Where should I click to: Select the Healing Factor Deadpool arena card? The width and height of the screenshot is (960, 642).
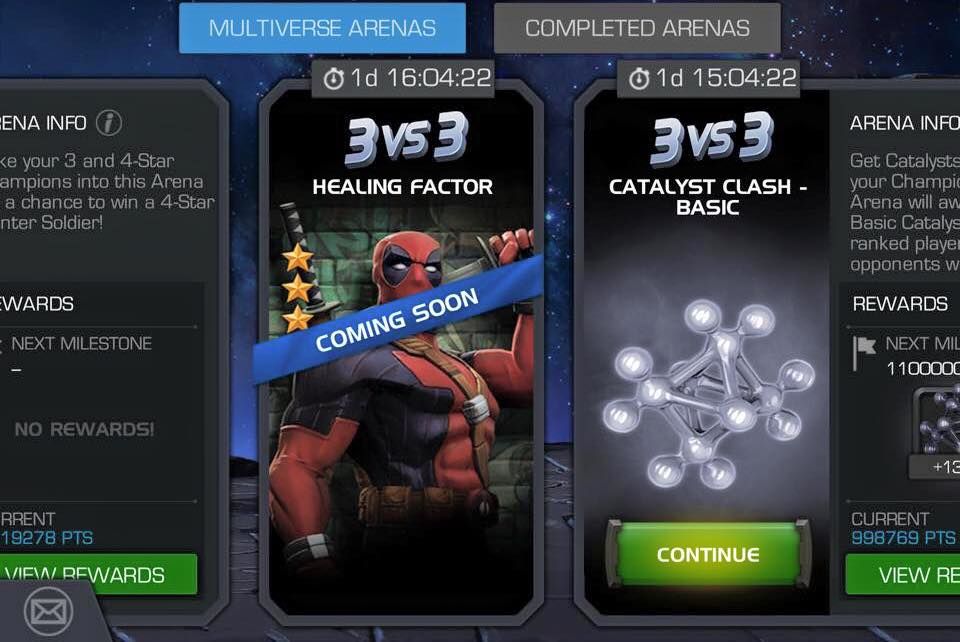[402, 380]
